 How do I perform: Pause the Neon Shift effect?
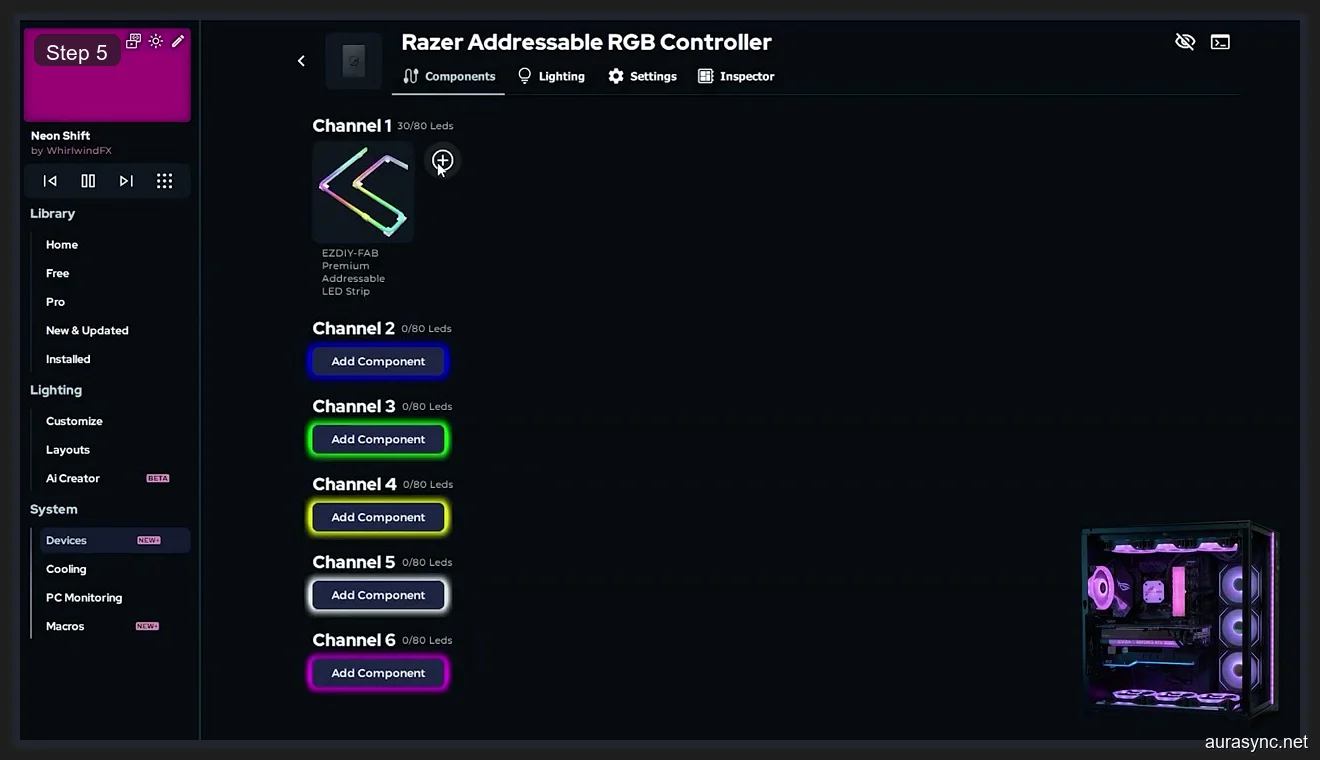click(88, 181)
